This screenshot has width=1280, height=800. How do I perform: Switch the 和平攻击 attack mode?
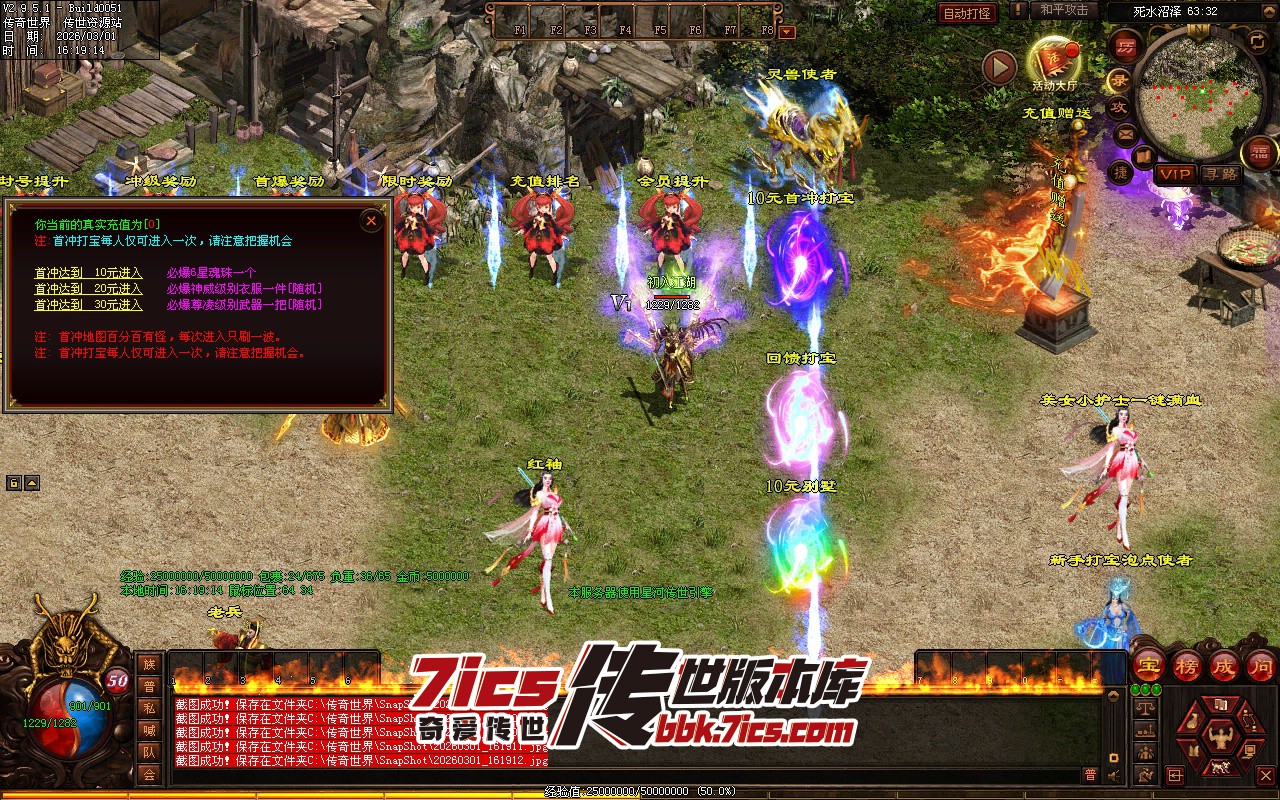tap(1064, 10)
